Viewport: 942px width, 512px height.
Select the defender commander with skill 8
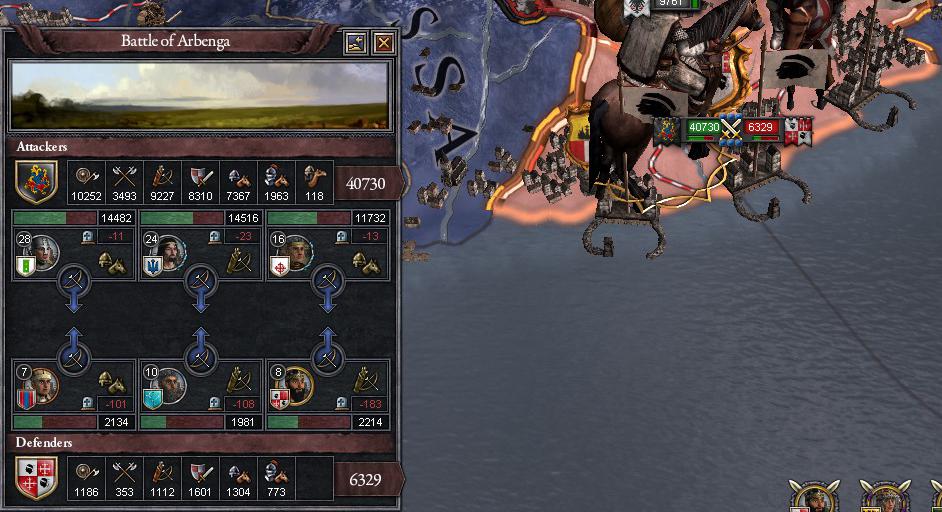pos(297,385)
